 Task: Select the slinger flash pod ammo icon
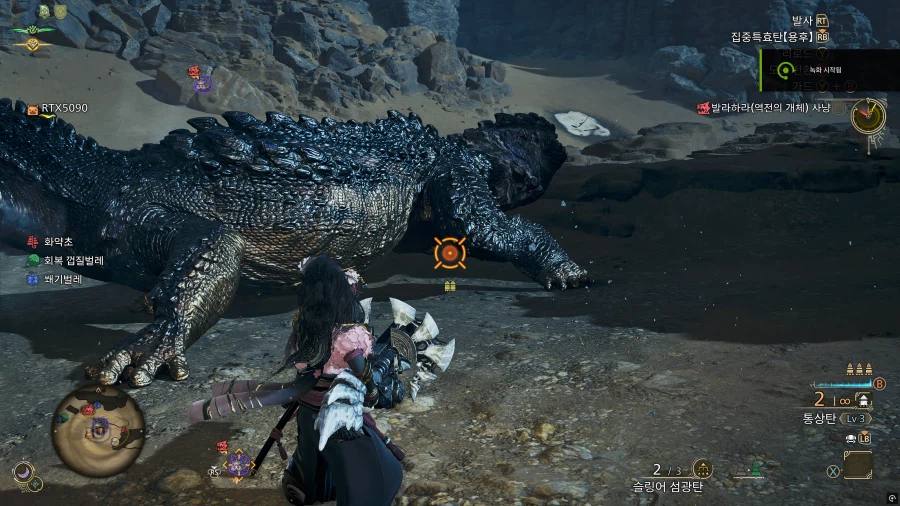point(703,469)
